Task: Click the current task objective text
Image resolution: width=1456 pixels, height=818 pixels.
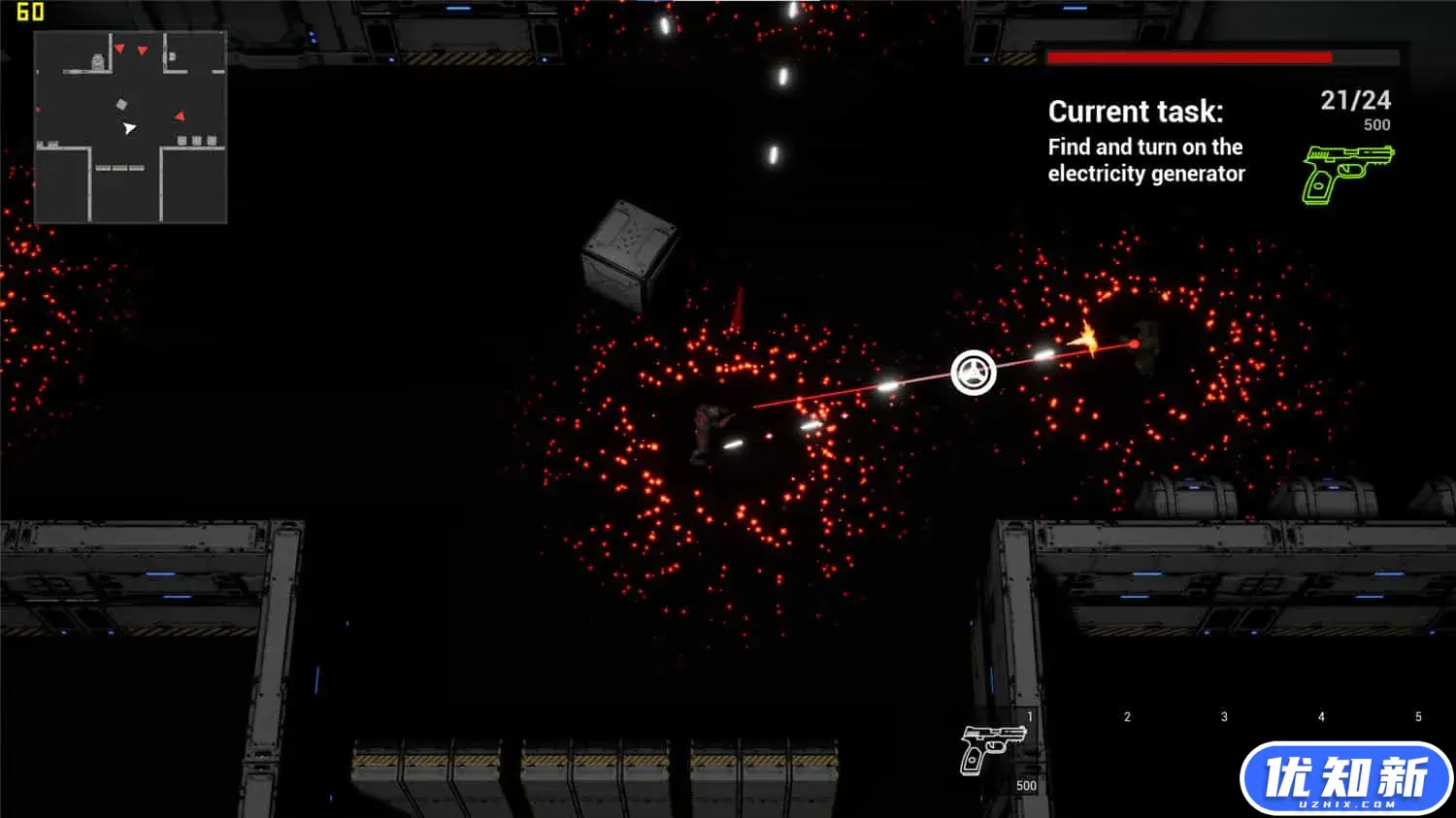Action: tap(1145, 160)
